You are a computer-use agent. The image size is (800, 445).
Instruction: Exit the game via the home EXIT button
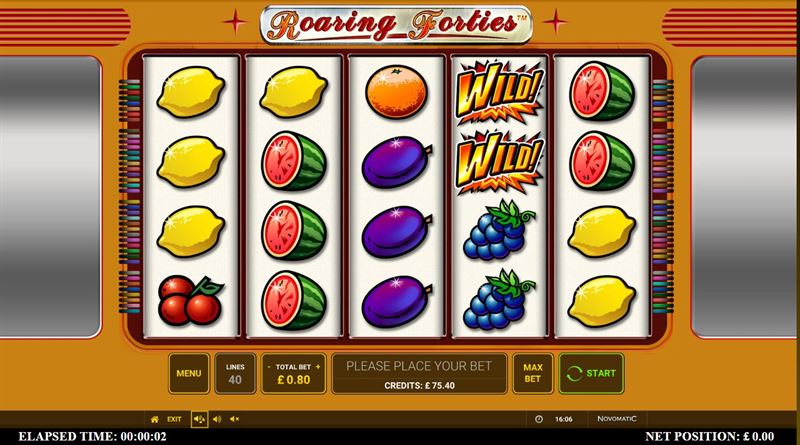click(165, 419)
